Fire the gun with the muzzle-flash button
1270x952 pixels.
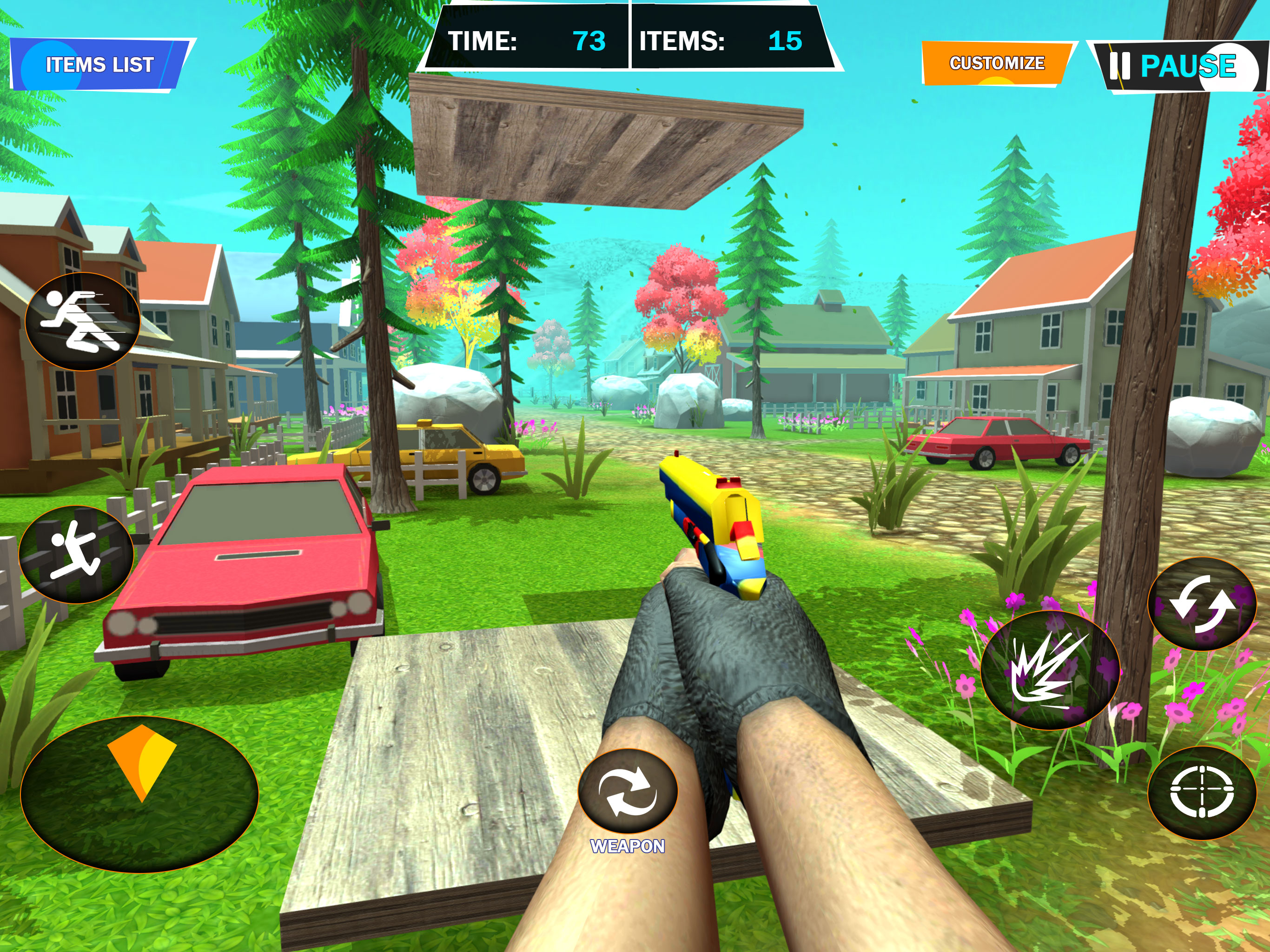[1050, 670]
